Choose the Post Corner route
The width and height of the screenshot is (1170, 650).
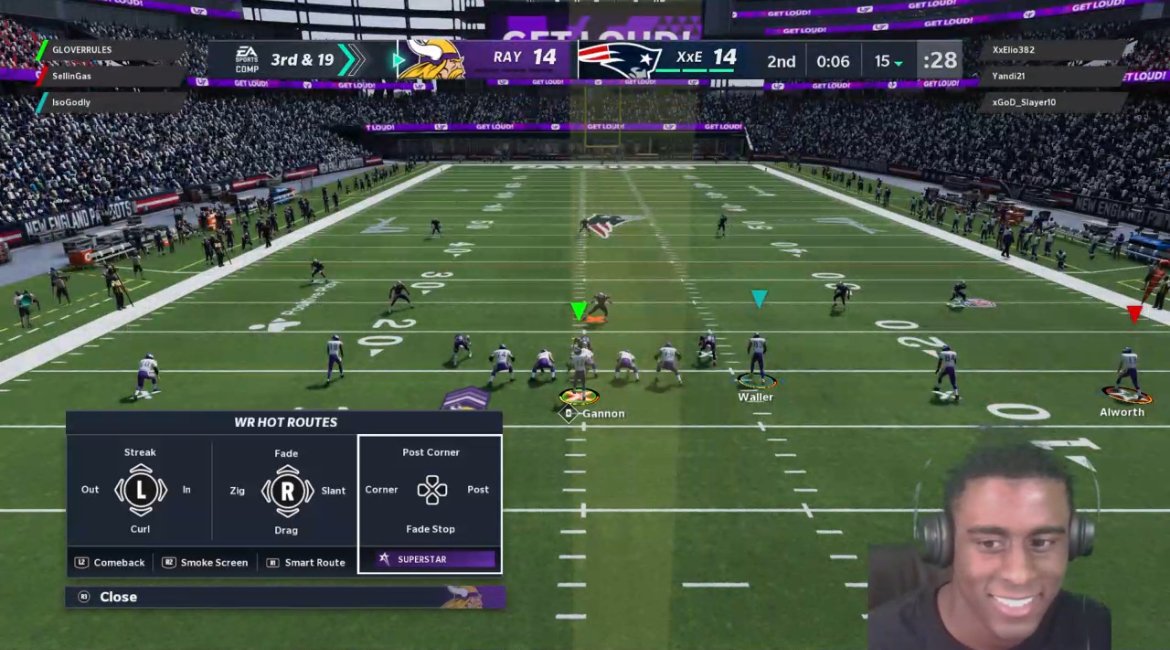(431, 453)
